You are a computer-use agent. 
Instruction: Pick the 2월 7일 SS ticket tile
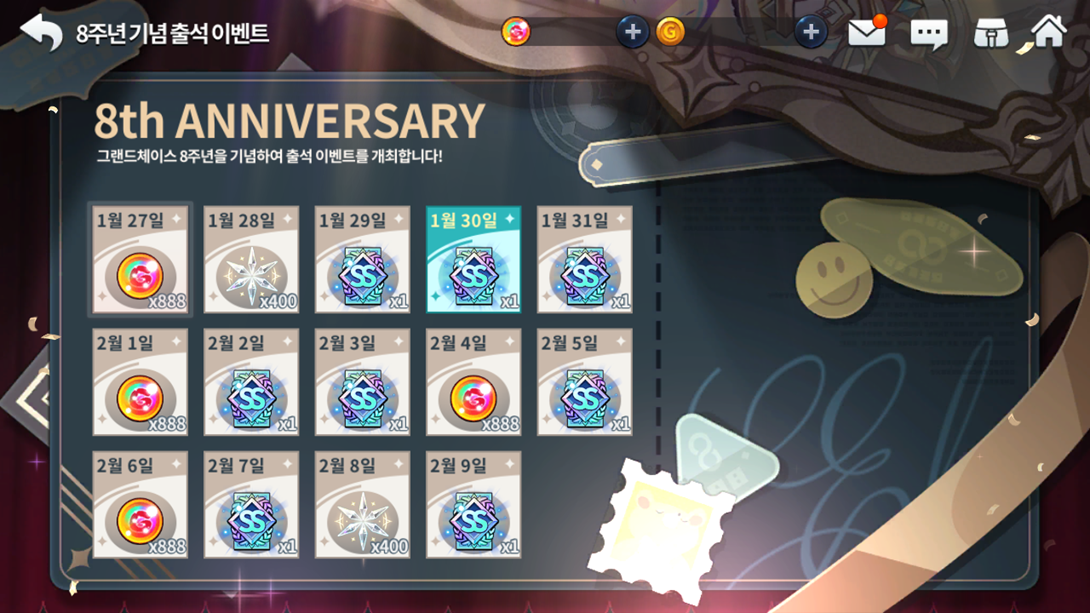[251, 504]
